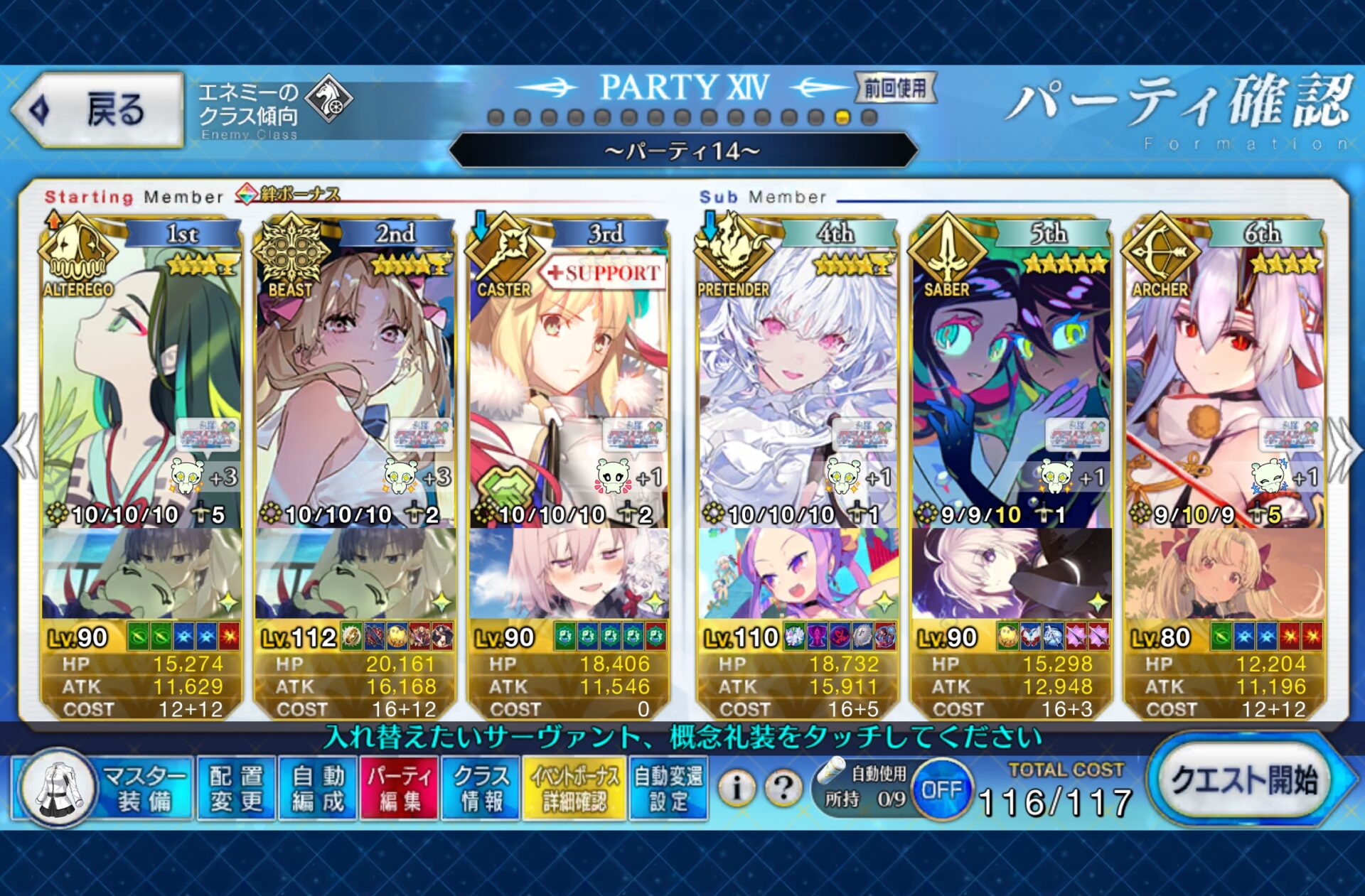Open help with the question mark button

[783, 788]
